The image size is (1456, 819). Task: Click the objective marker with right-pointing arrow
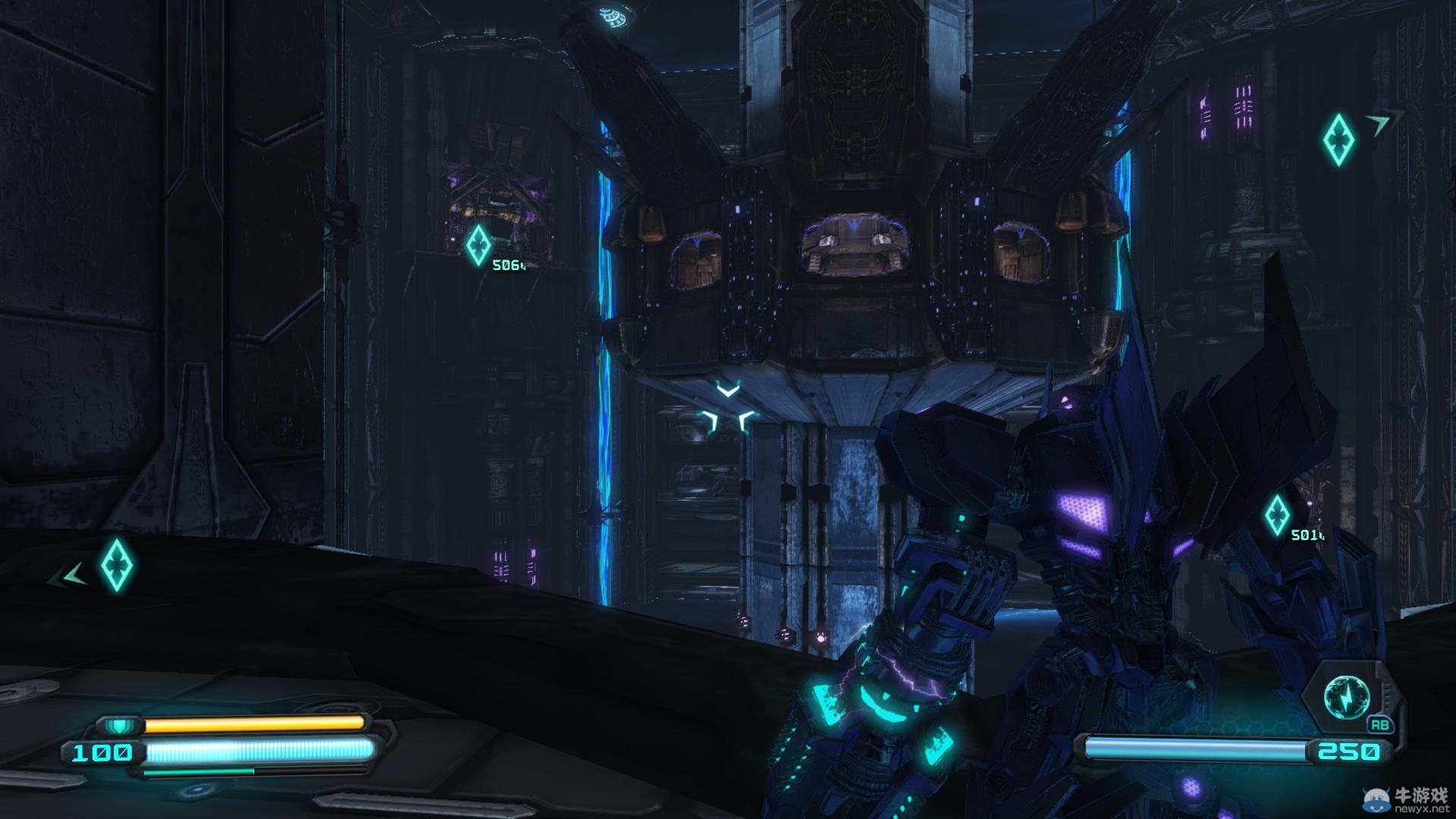coord(1338,140)
